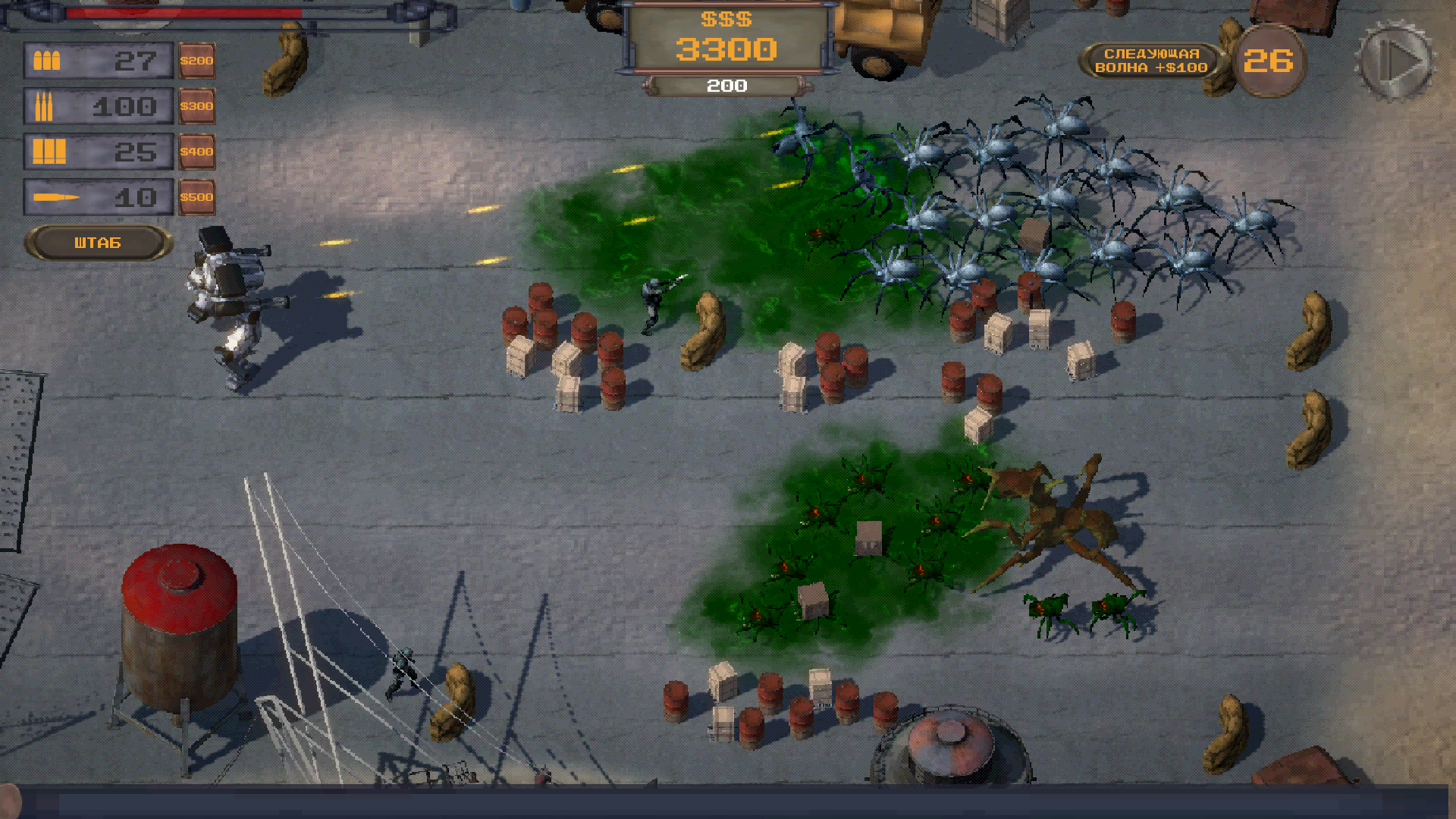Buy sniper ammo for $500

[x=197, y=196]
